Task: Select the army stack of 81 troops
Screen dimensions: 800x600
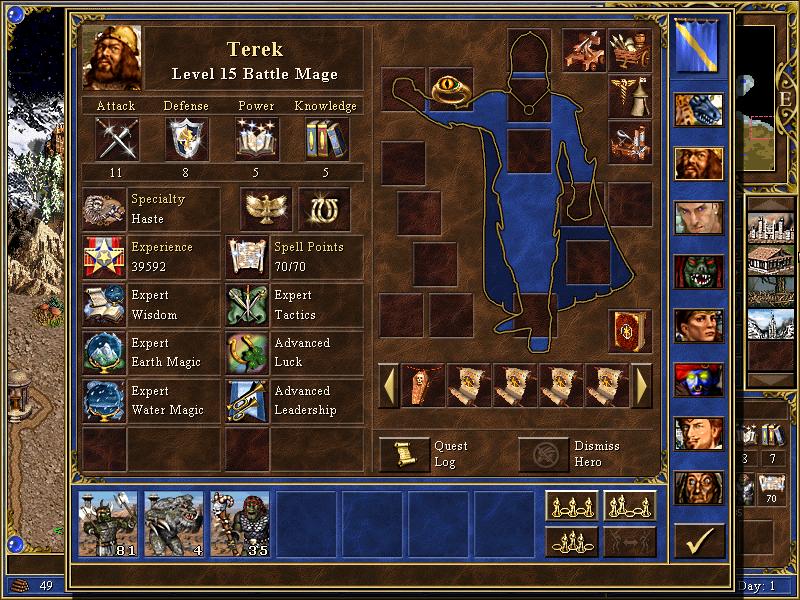Action: [107, 523]
